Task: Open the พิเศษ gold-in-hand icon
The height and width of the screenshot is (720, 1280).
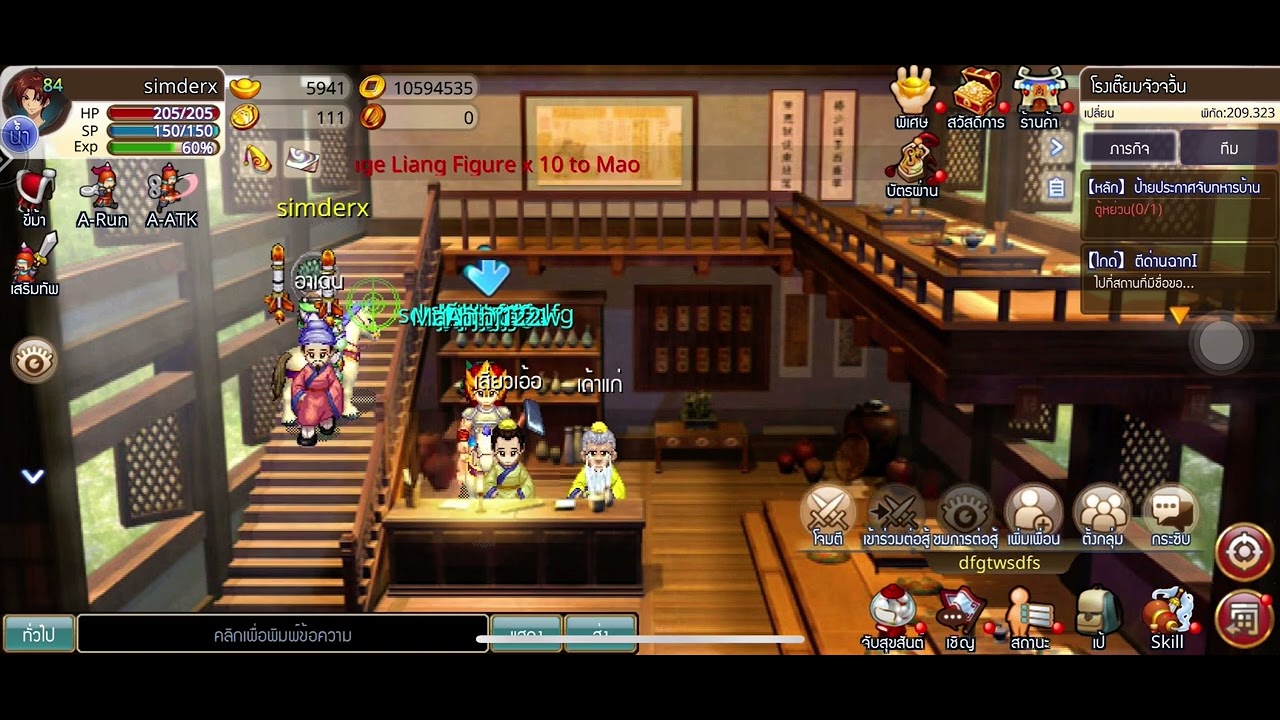Action: point(912,95)
